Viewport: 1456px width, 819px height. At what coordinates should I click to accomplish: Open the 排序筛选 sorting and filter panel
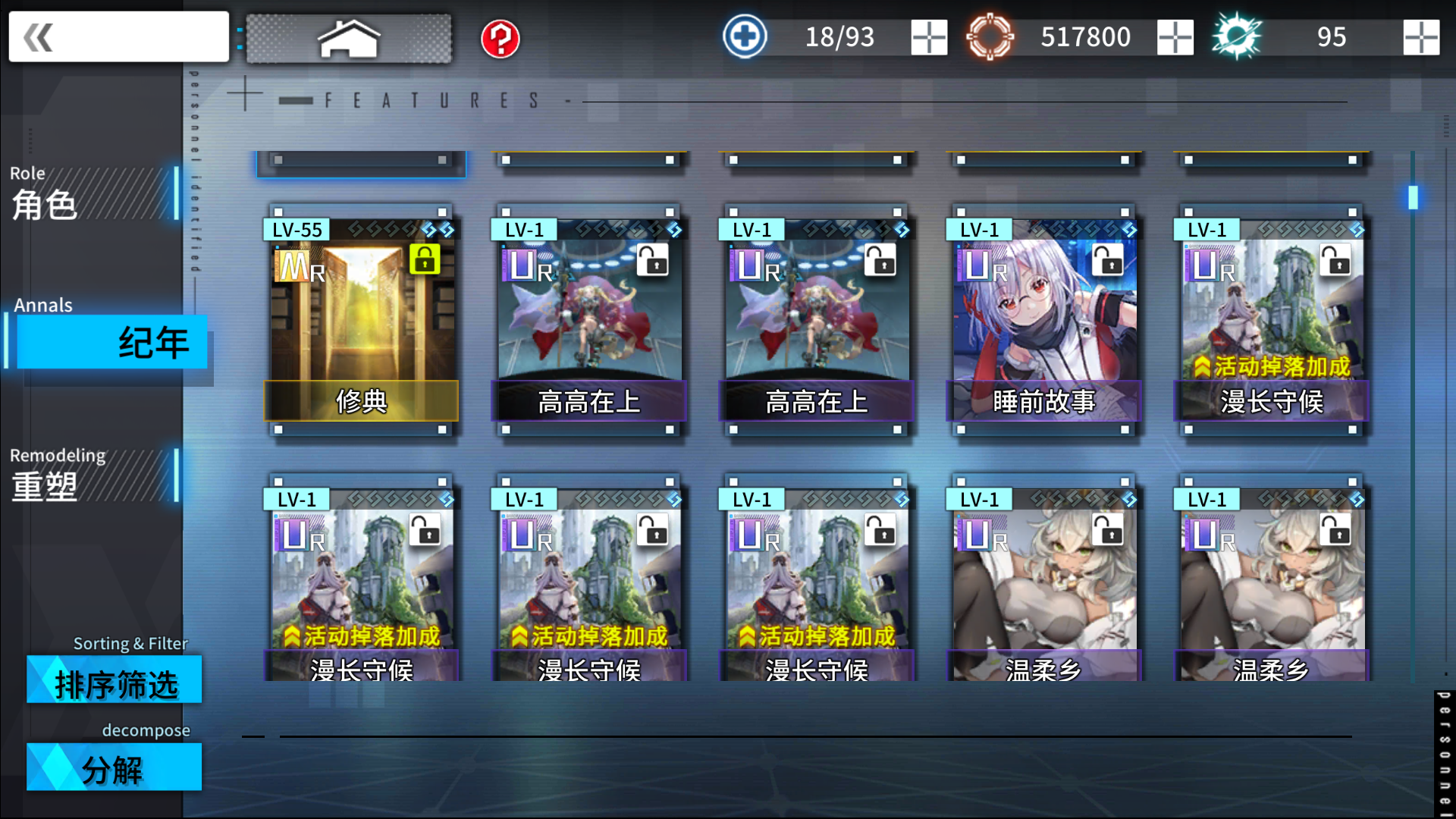pyautogui.click(x=115, y=680)
